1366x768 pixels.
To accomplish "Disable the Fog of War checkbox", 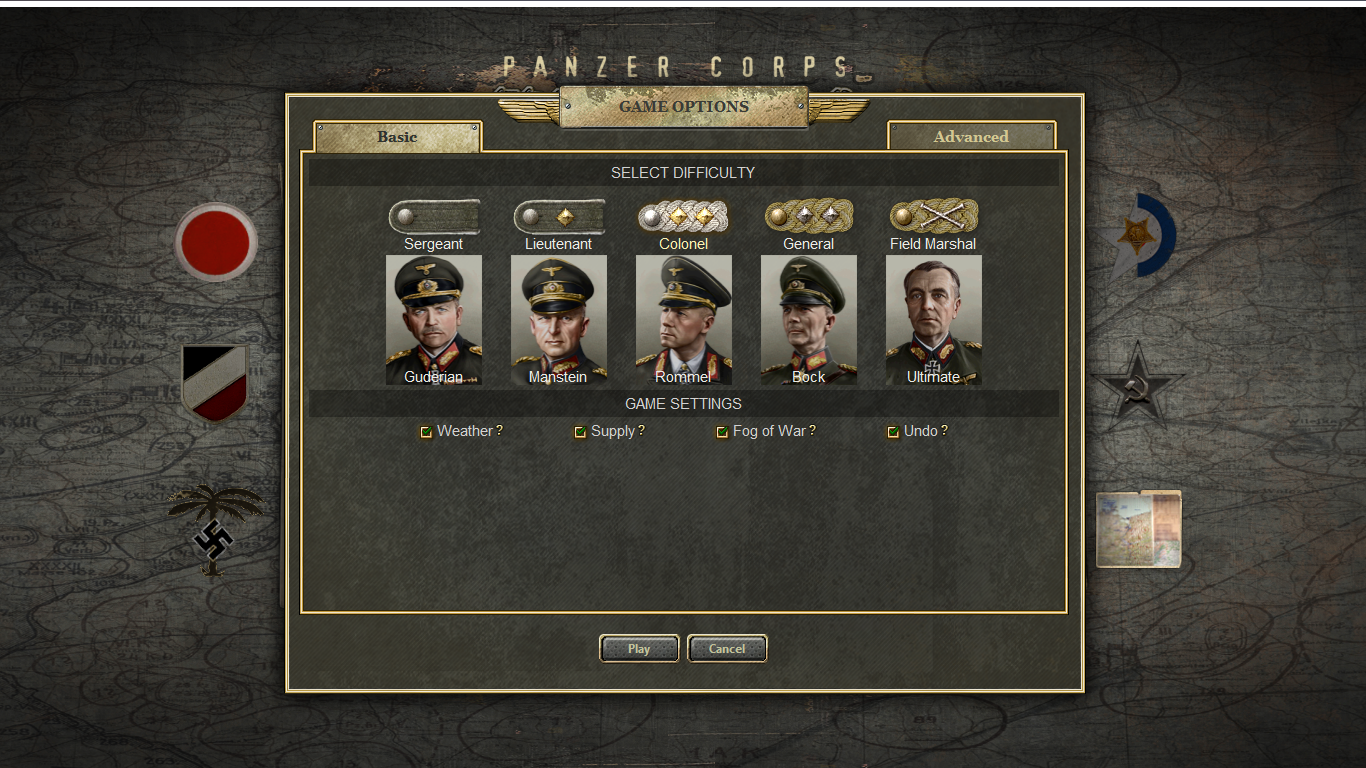I will pos(722,432).
